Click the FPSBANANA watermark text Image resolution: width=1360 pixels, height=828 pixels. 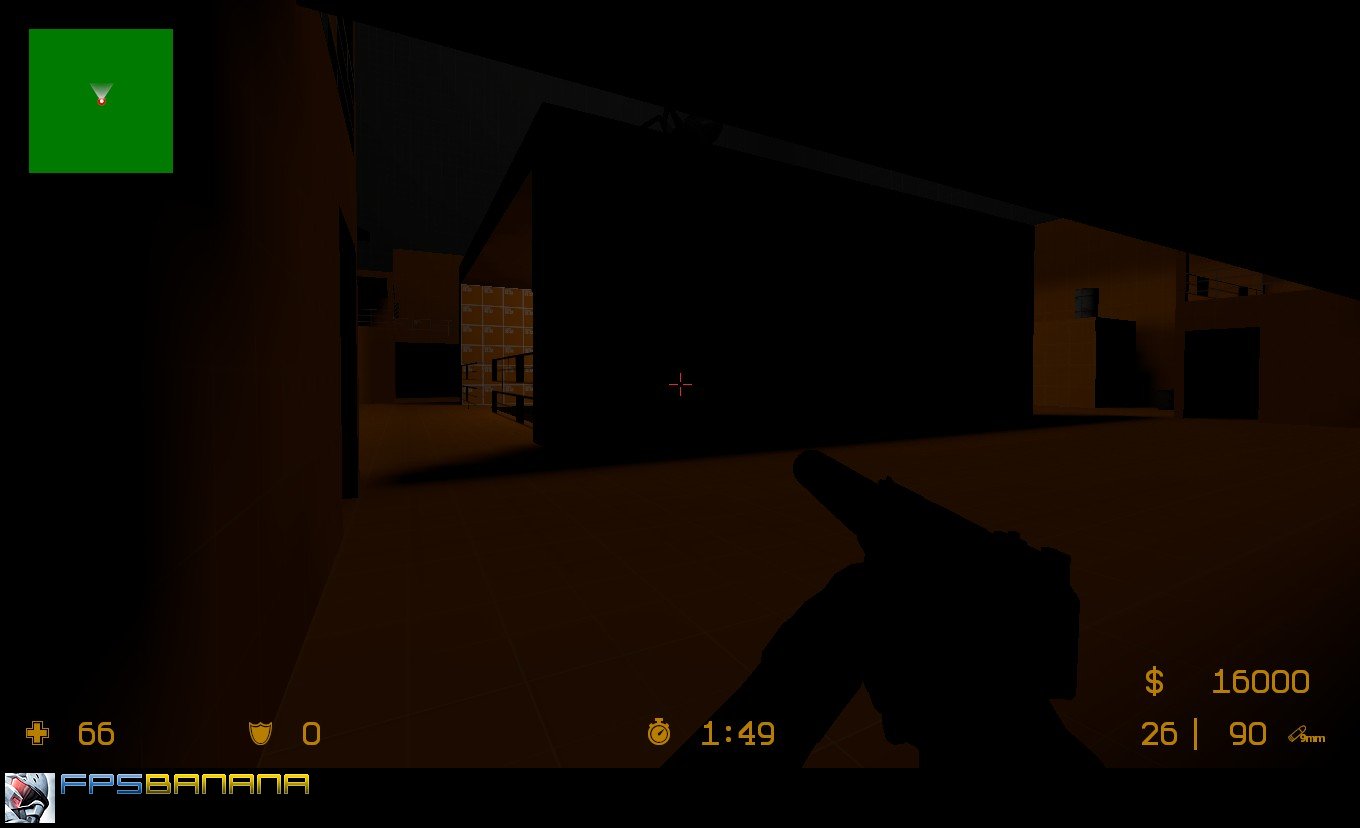tap(185, 785)
